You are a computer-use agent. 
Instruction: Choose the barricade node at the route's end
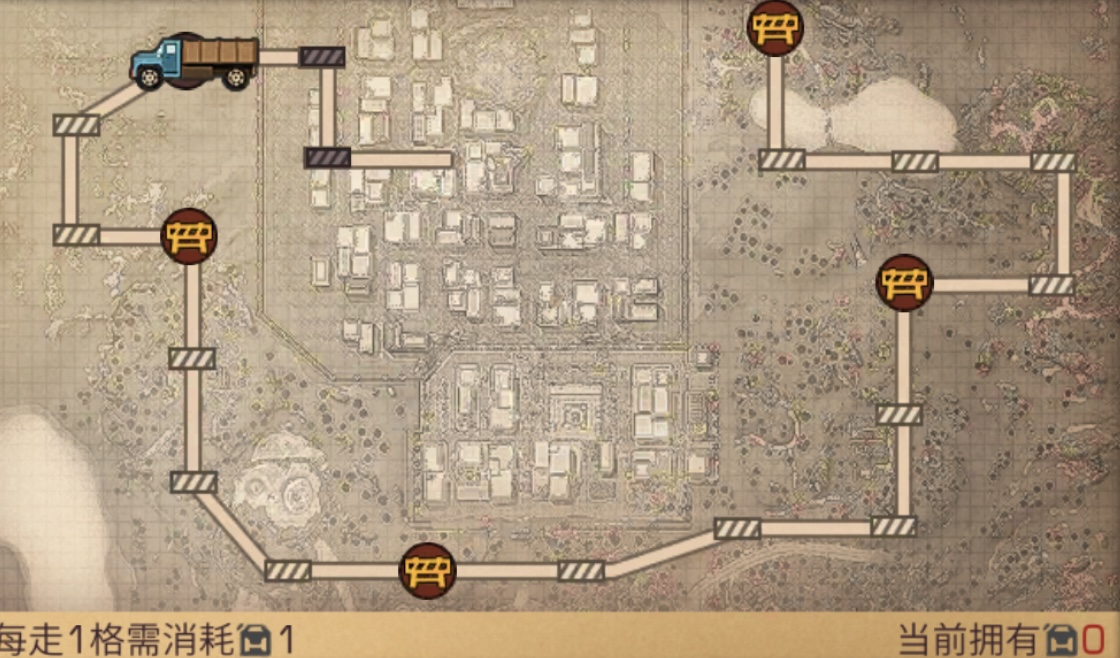coord(775,27)
